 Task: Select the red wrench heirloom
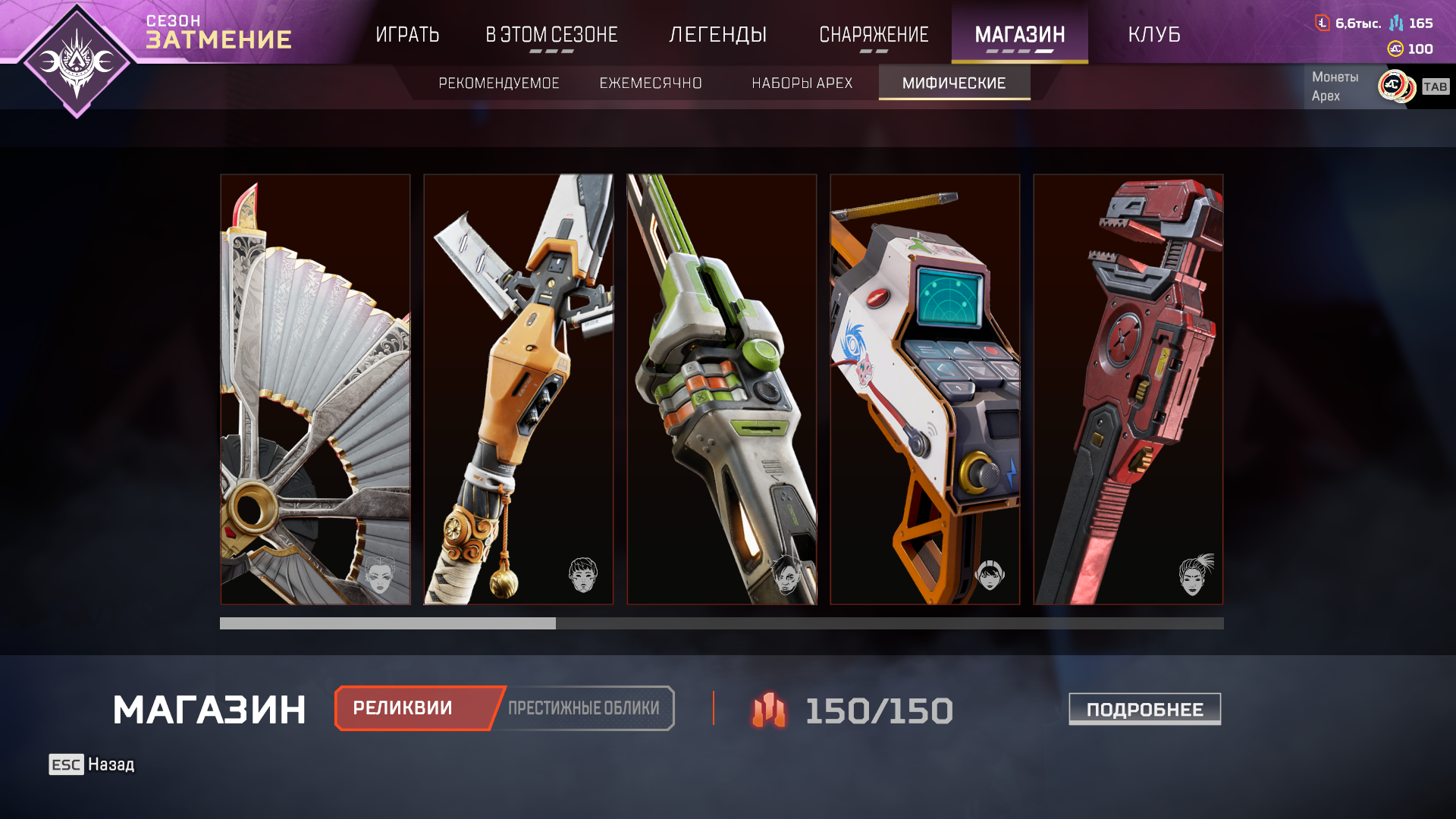click(x=1128, y=389)
